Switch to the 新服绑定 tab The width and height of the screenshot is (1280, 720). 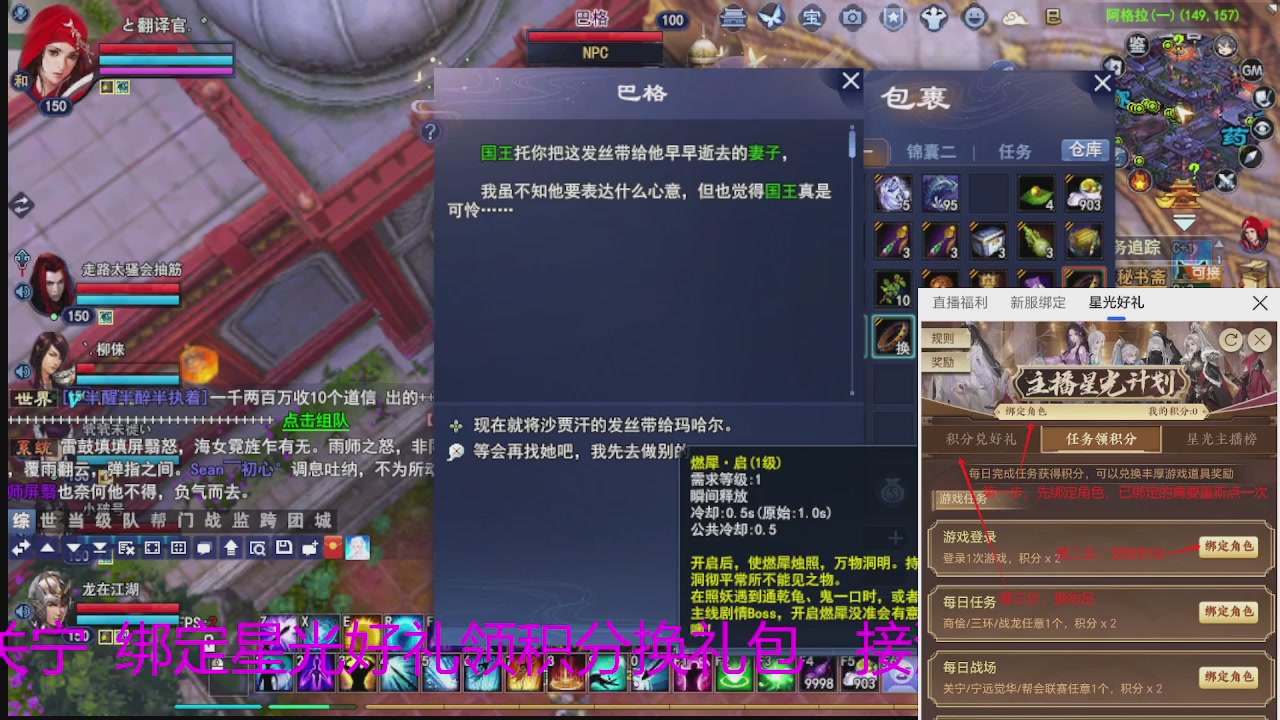tap(1038, 303)
